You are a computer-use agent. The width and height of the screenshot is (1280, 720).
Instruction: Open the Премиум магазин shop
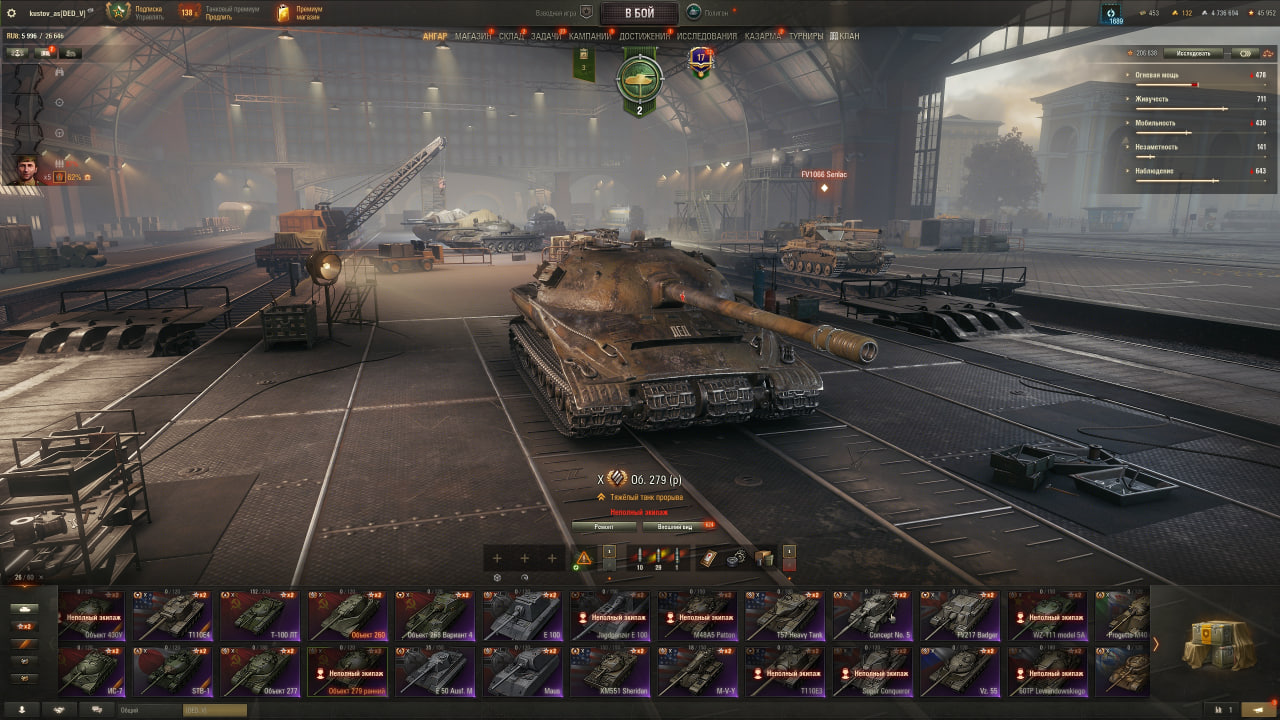(x=297, y=13)
